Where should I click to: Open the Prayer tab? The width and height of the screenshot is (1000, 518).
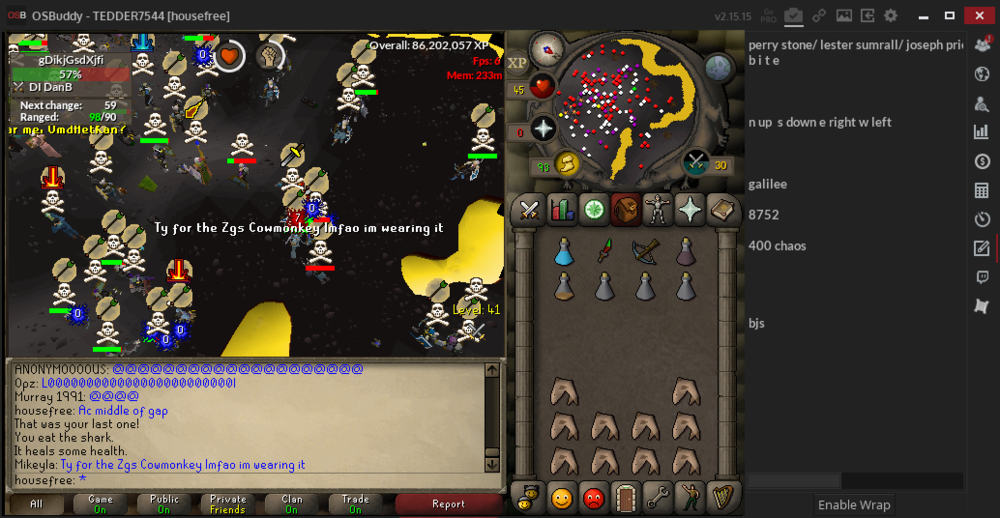tap(690, 210)
